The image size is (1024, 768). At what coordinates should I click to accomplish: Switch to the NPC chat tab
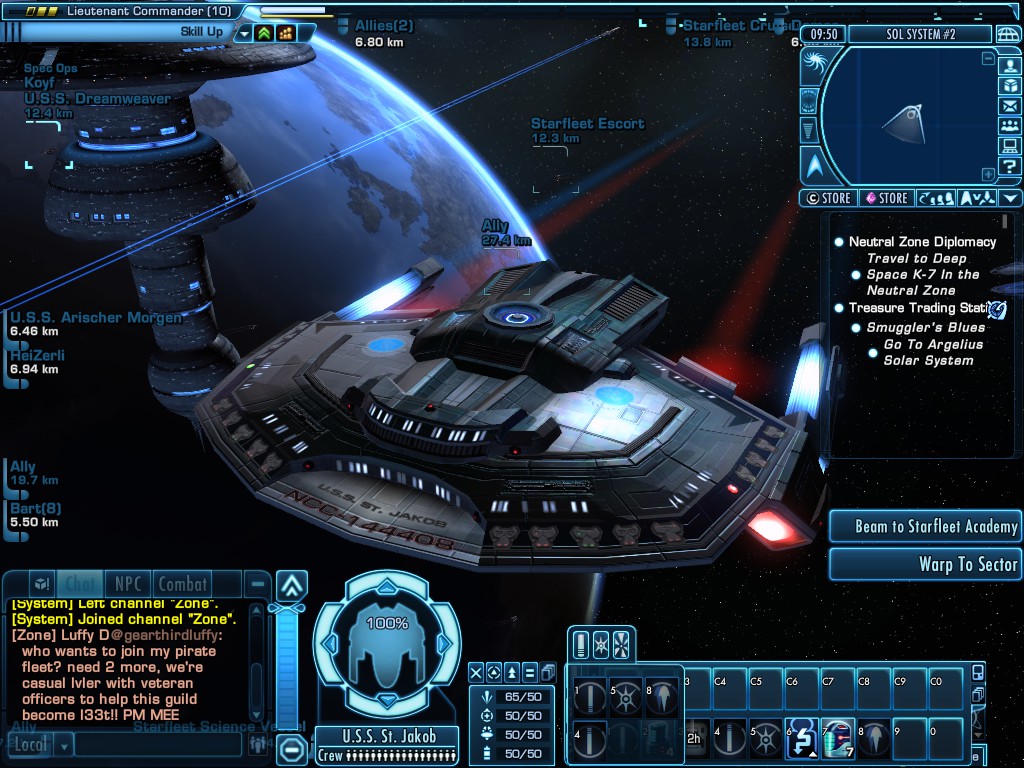pos(127,584)
